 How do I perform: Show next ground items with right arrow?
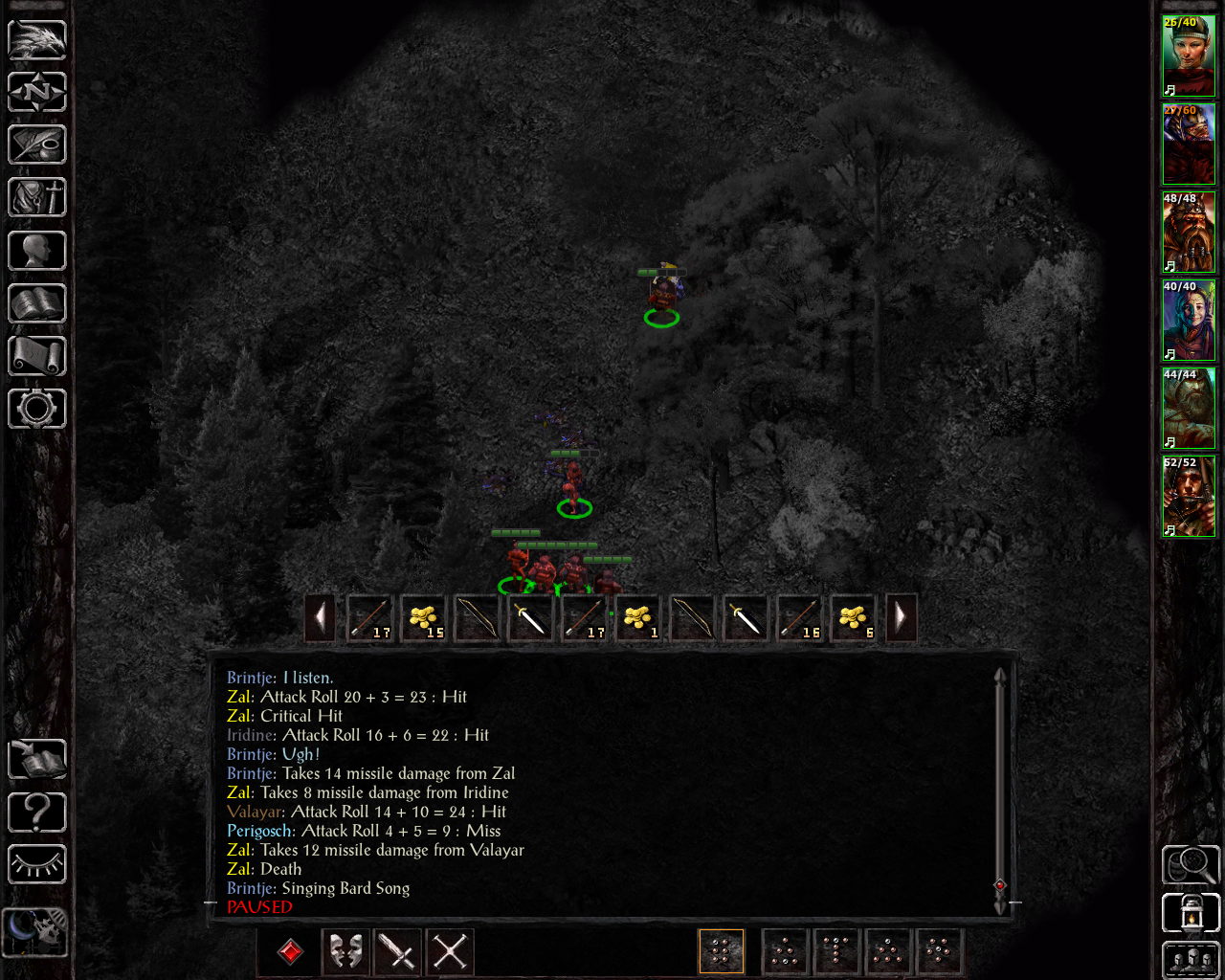[901, 618]
